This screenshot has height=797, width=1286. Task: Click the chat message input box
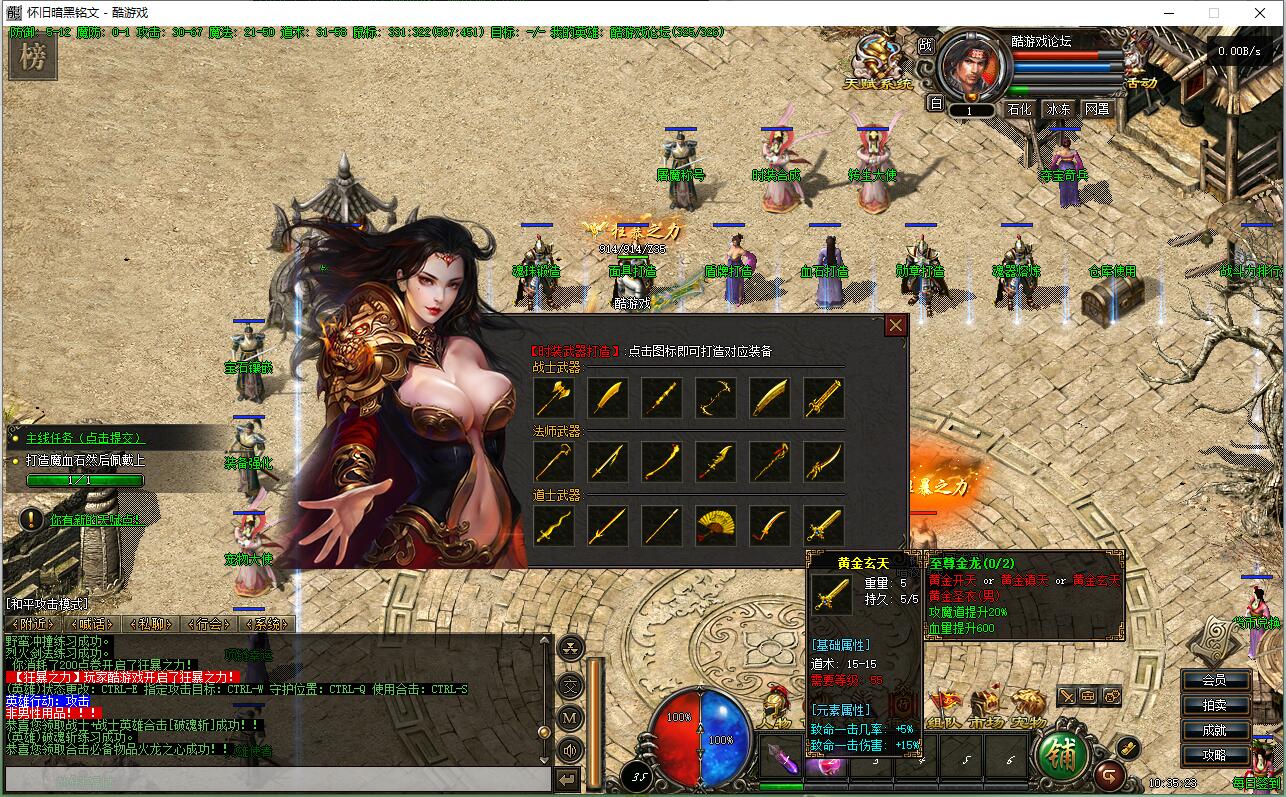(278, 779)
